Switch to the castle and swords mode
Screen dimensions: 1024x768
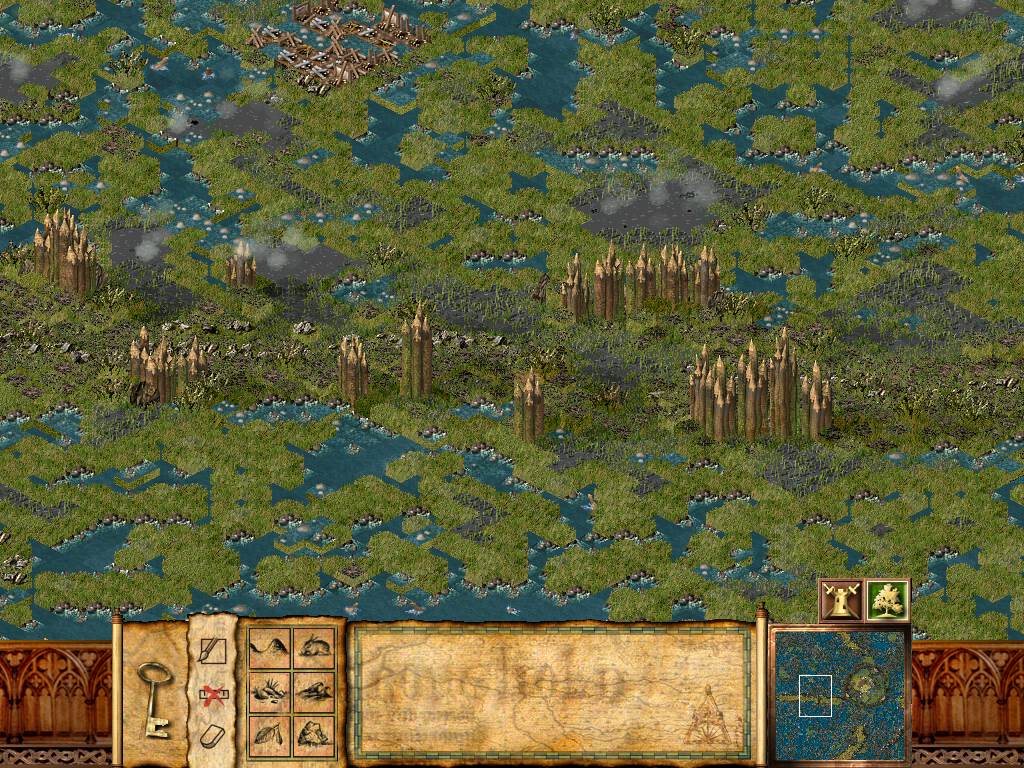click(840, 600)
